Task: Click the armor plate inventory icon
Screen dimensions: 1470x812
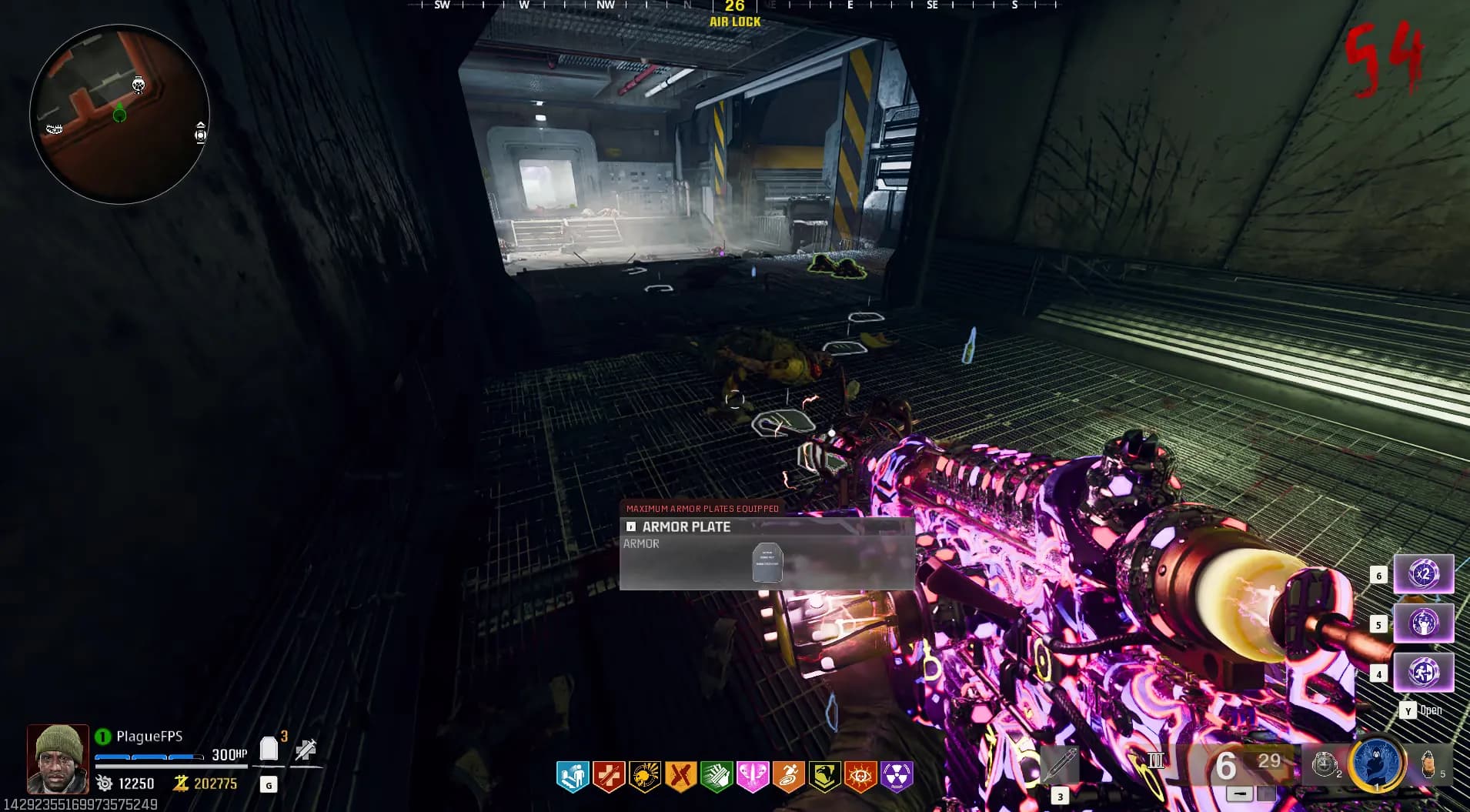Action: point(269,749)
